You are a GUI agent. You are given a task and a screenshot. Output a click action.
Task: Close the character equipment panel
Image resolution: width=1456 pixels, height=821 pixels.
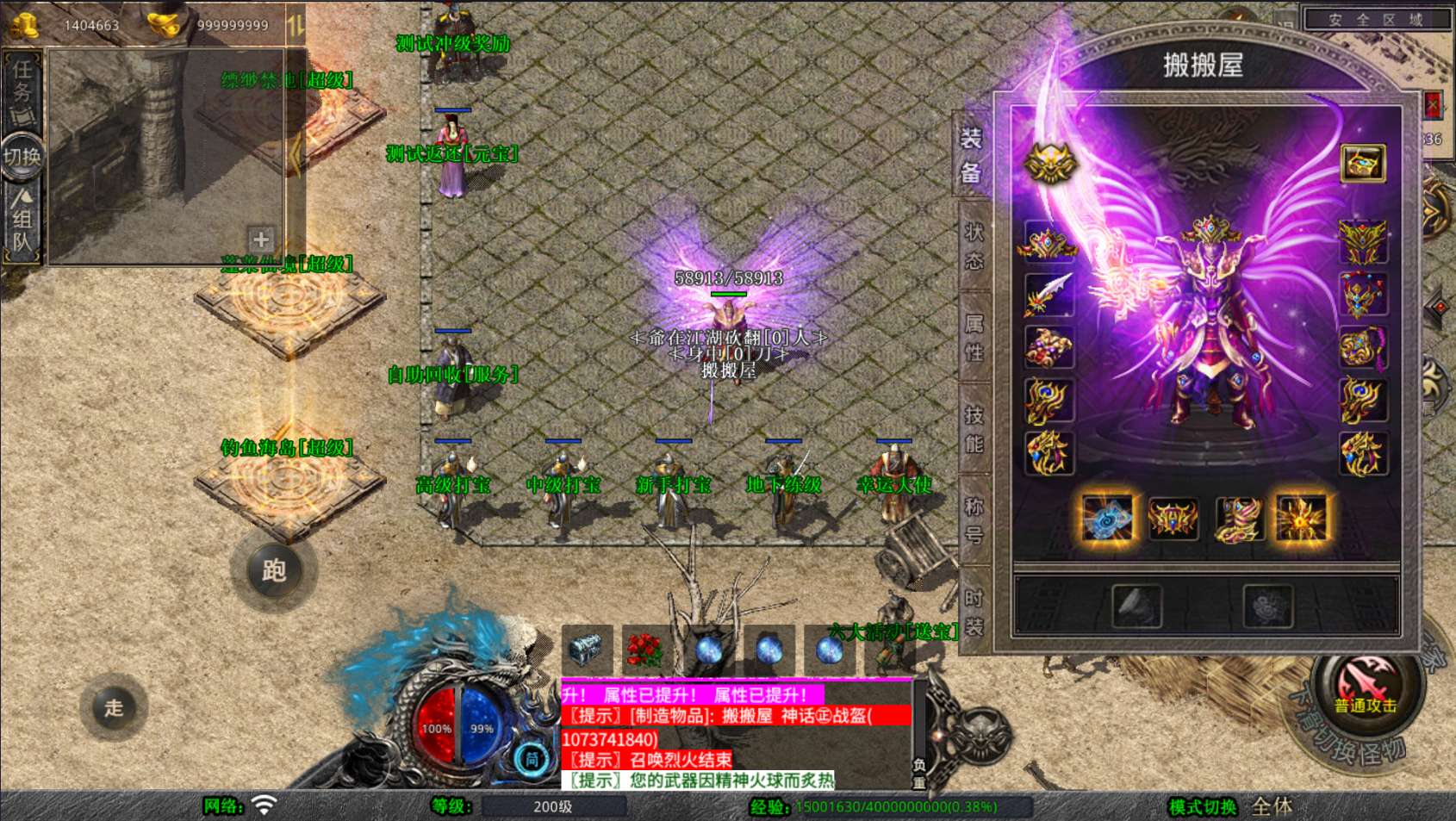[1432, 105]
